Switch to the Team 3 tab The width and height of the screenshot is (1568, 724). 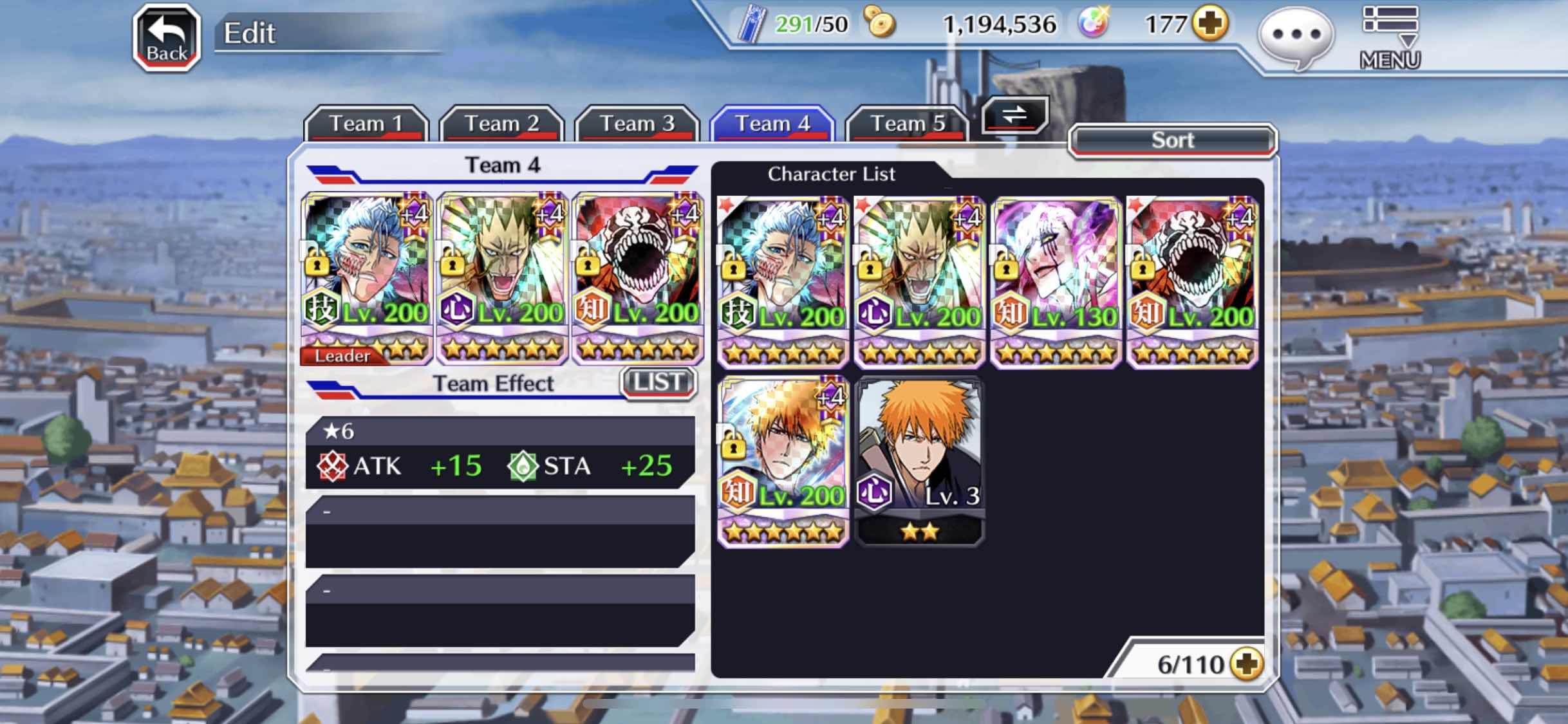(637, 124)
